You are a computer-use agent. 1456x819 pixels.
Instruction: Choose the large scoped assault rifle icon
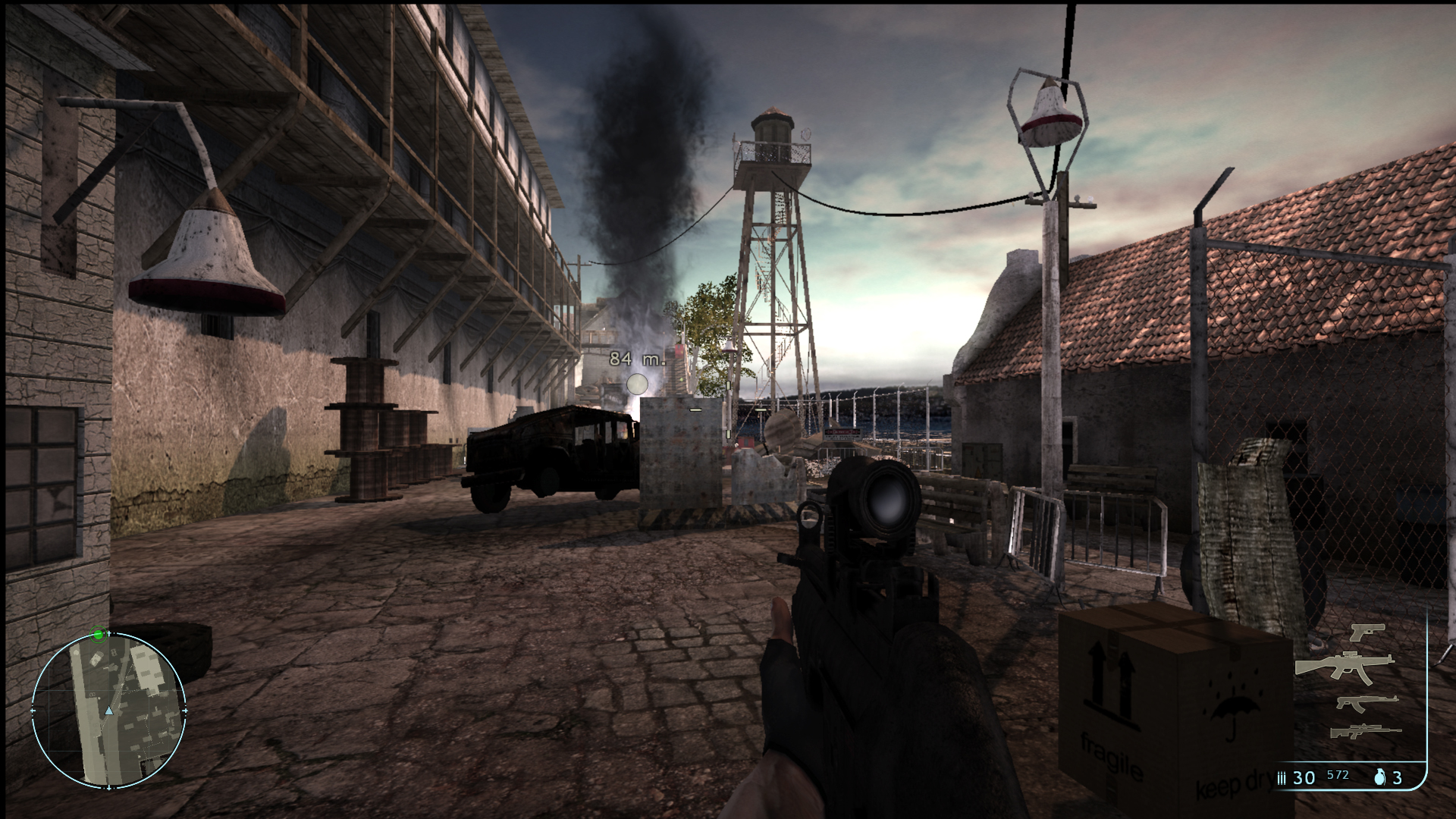pos(1344,665)
